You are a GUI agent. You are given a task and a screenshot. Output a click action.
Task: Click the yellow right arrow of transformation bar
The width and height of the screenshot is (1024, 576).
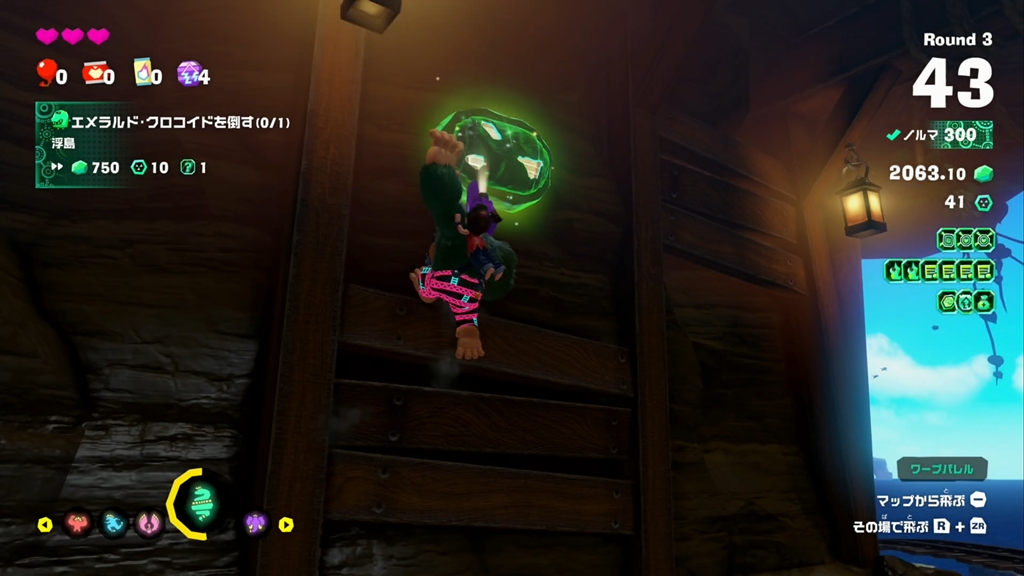[286, 524]
